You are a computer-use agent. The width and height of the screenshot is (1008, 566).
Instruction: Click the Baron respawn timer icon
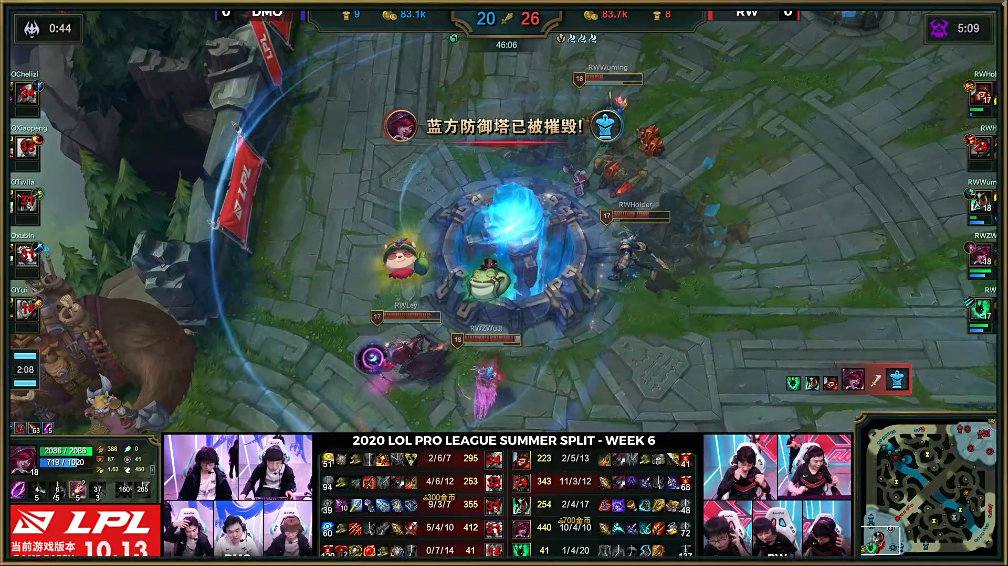[x=940, y=28]
